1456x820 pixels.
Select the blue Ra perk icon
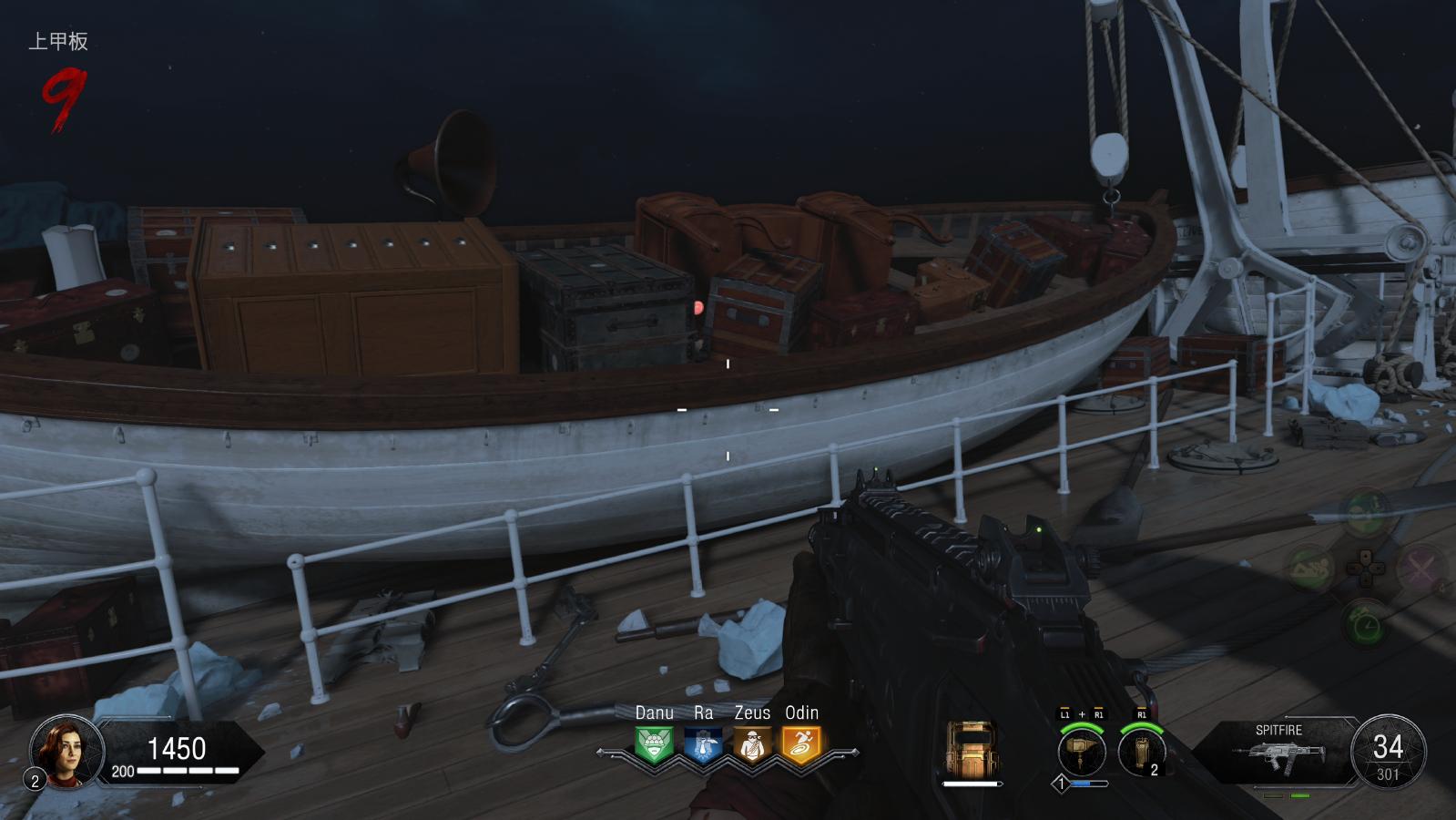coord(703,744)
